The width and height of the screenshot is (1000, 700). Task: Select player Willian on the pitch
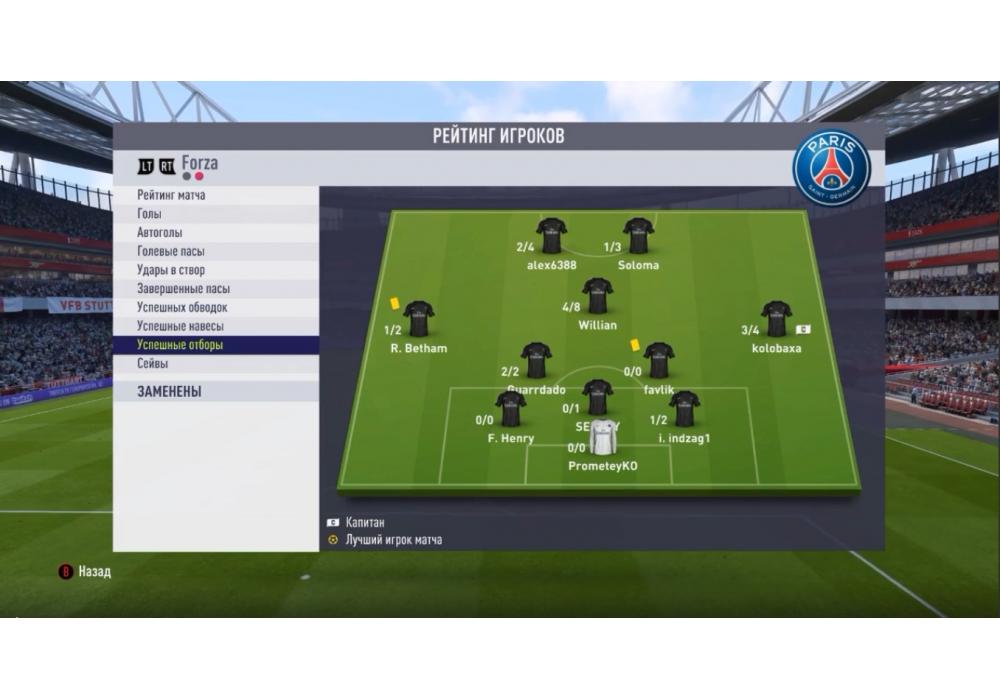[x=598, y=297]
